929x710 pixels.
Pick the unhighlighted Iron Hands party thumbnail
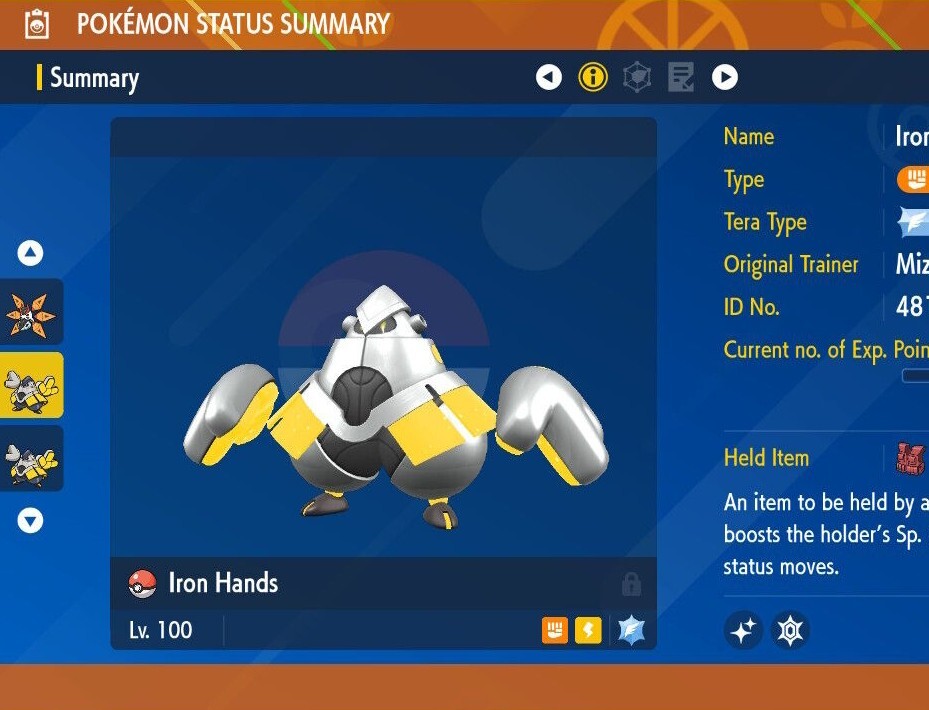tap(31, 458)
